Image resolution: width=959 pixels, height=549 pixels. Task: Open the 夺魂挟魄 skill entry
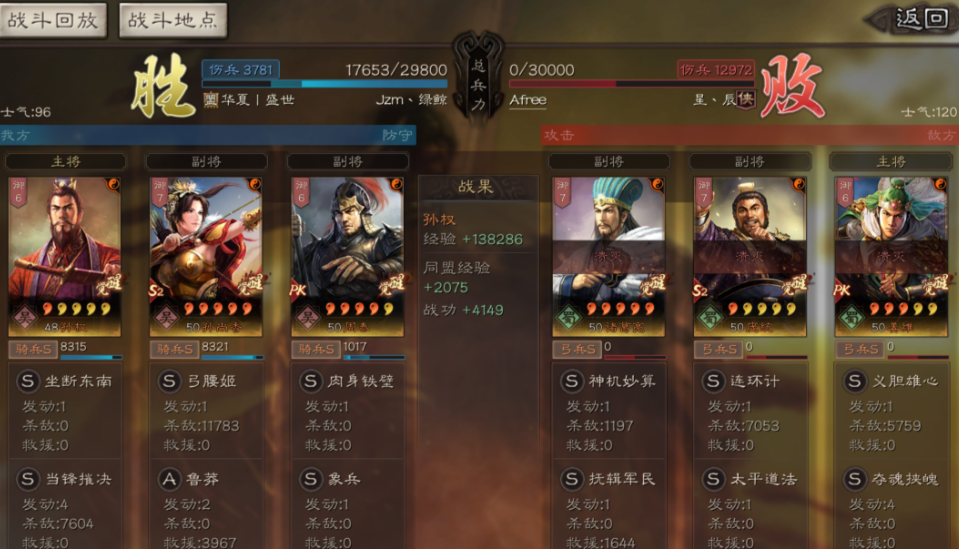point(890,479)
